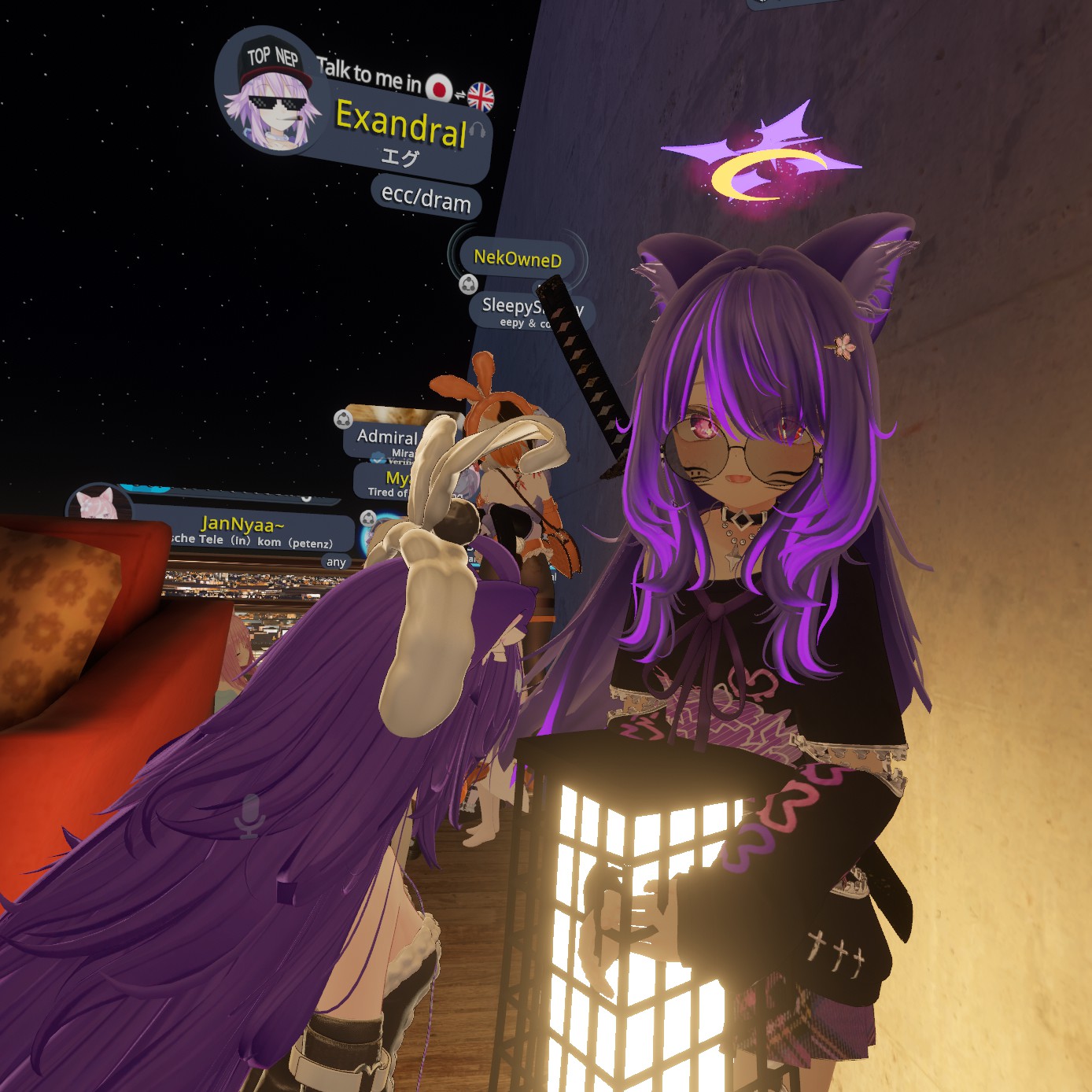1092x1092 pixels.
Task: Select the Admiral nameplate
Action: 387,437
